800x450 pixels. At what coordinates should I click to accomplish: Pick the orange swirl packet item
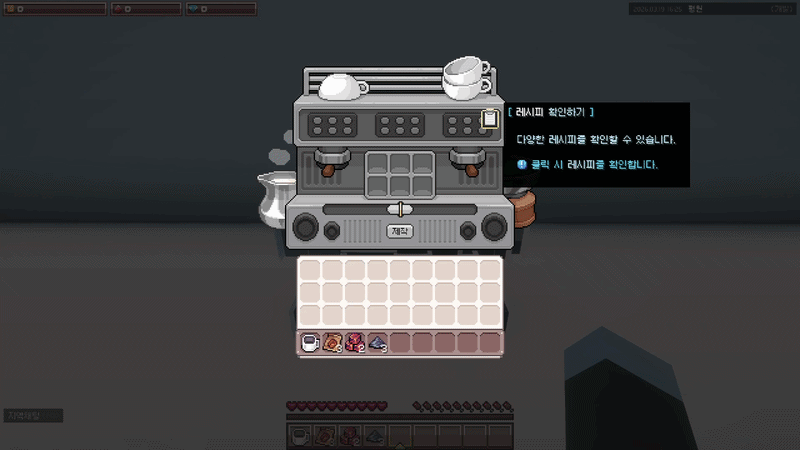coord(333,343)
